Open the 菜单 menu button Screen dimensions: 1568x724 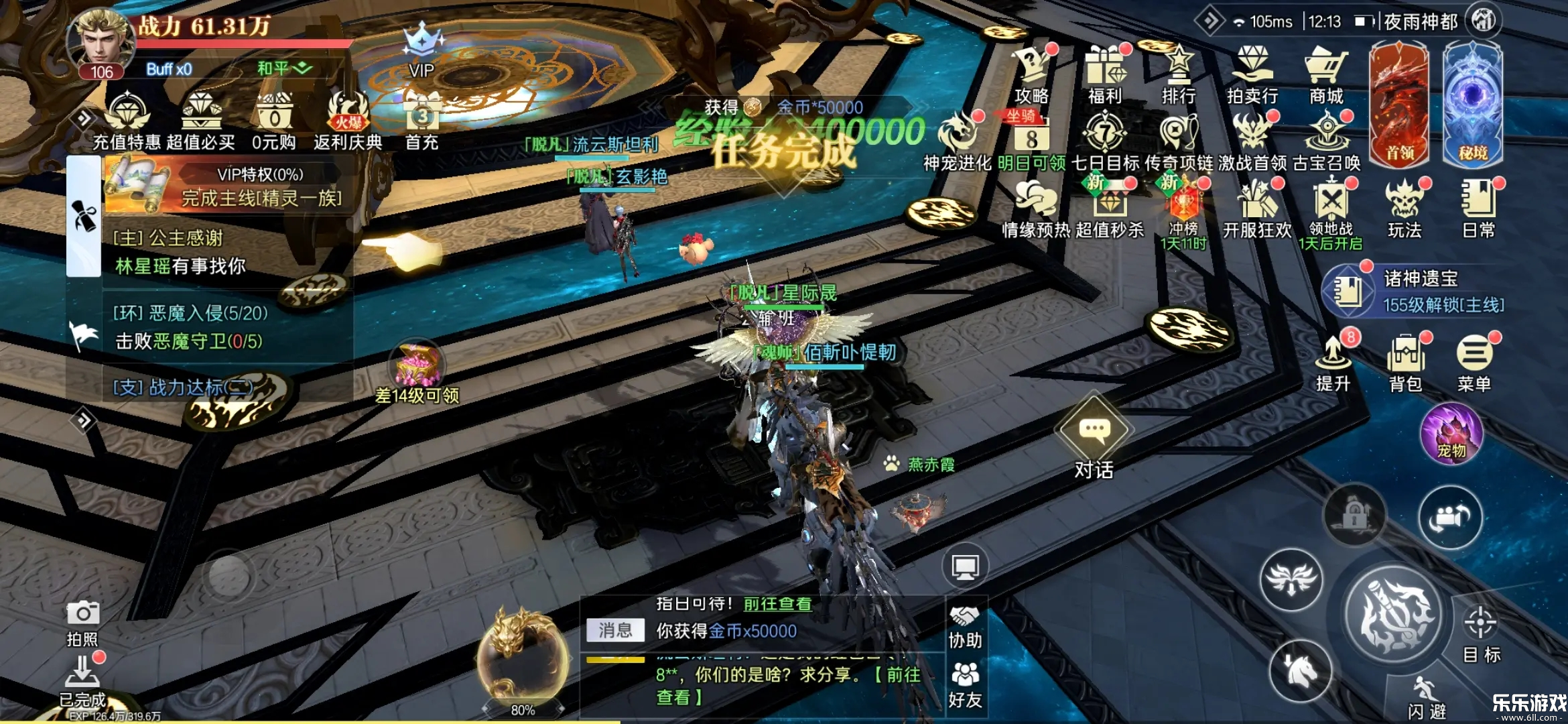(x=1474, y=363)
